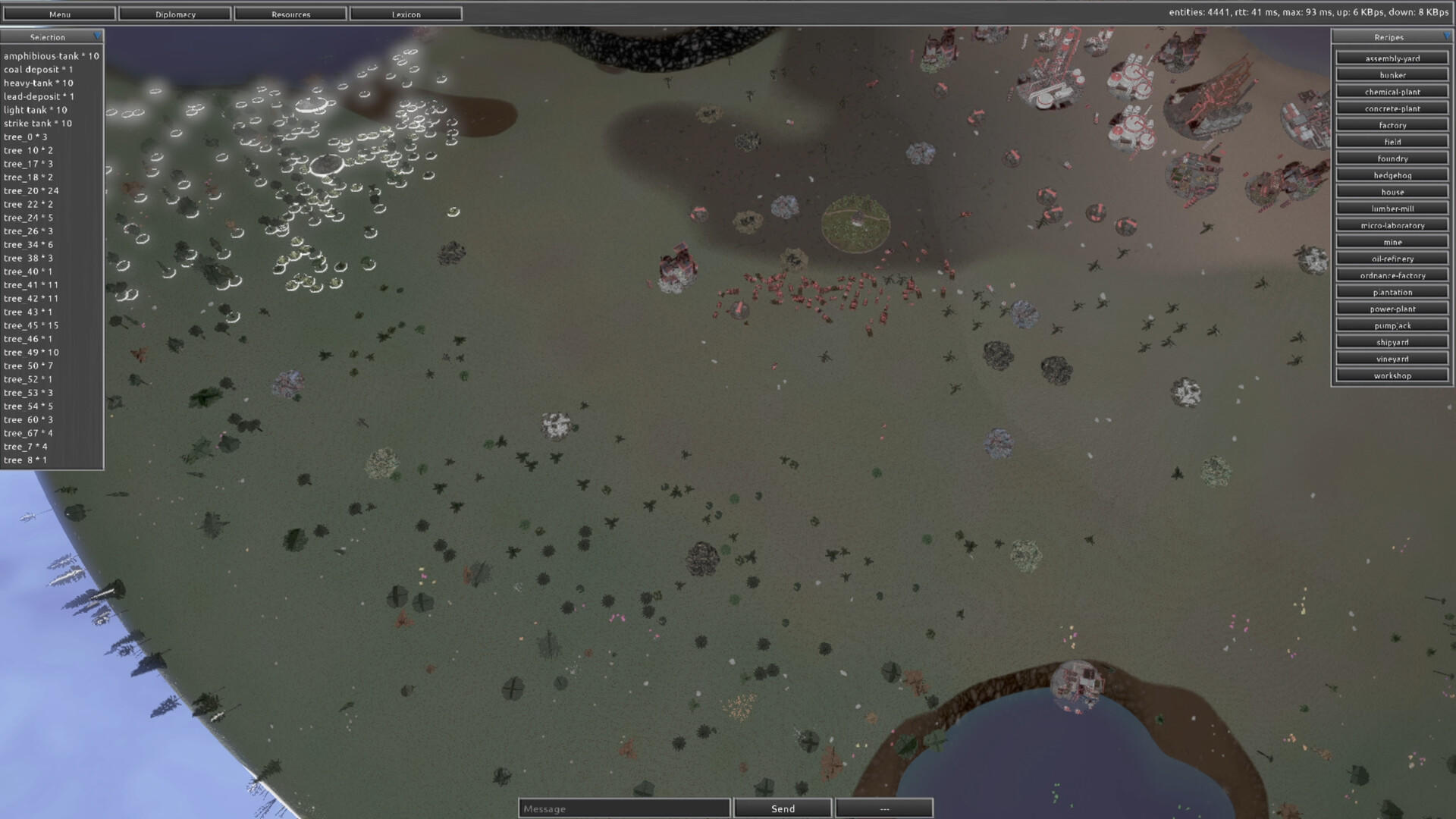The width and height of the screenshot is (1456, 819).
Task: Choose the oil-refinery recipe
Action: point(1392,258)
